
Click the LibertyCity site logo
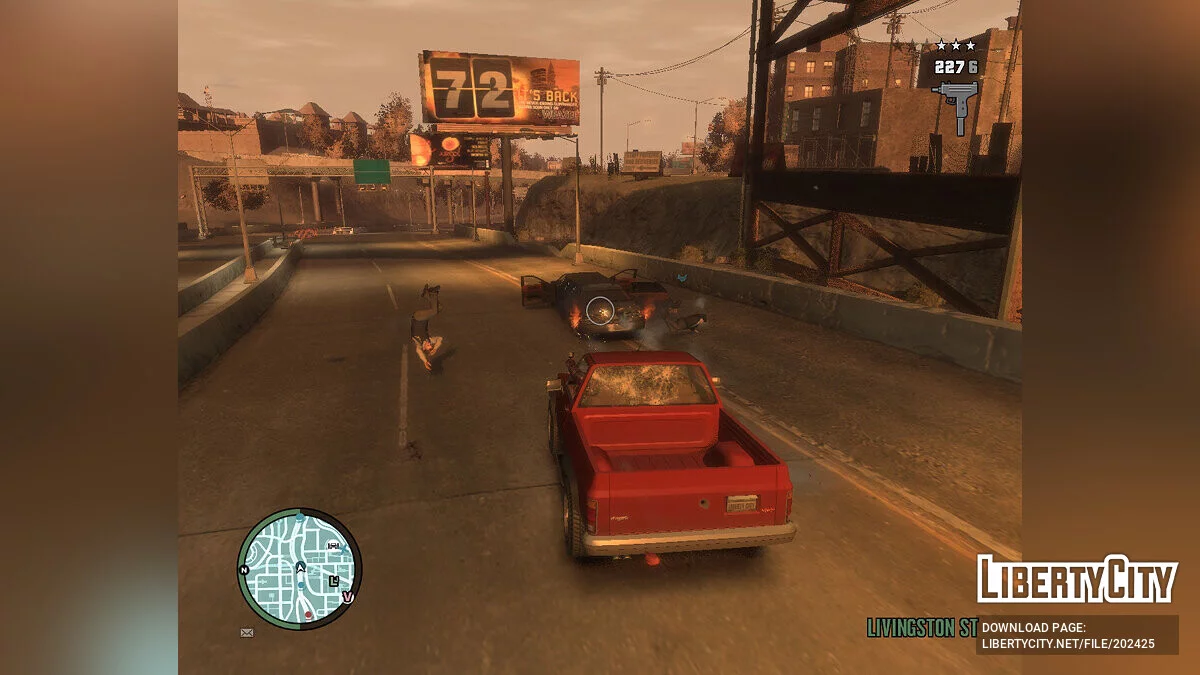coord(1076,580)
